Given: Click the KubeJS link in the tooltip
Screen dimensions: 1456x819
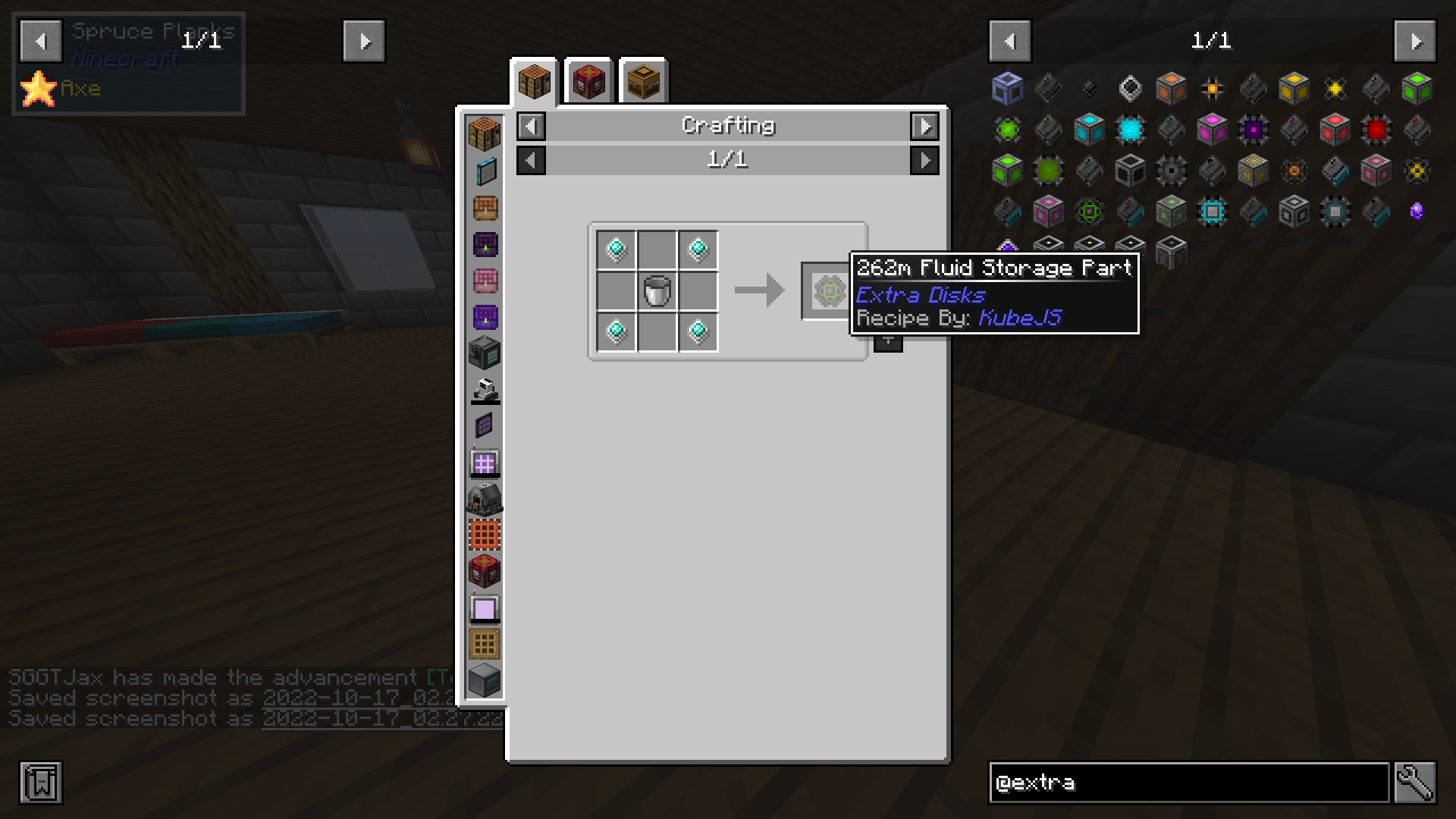Looking at the screenshot, I should (1020, 318).
